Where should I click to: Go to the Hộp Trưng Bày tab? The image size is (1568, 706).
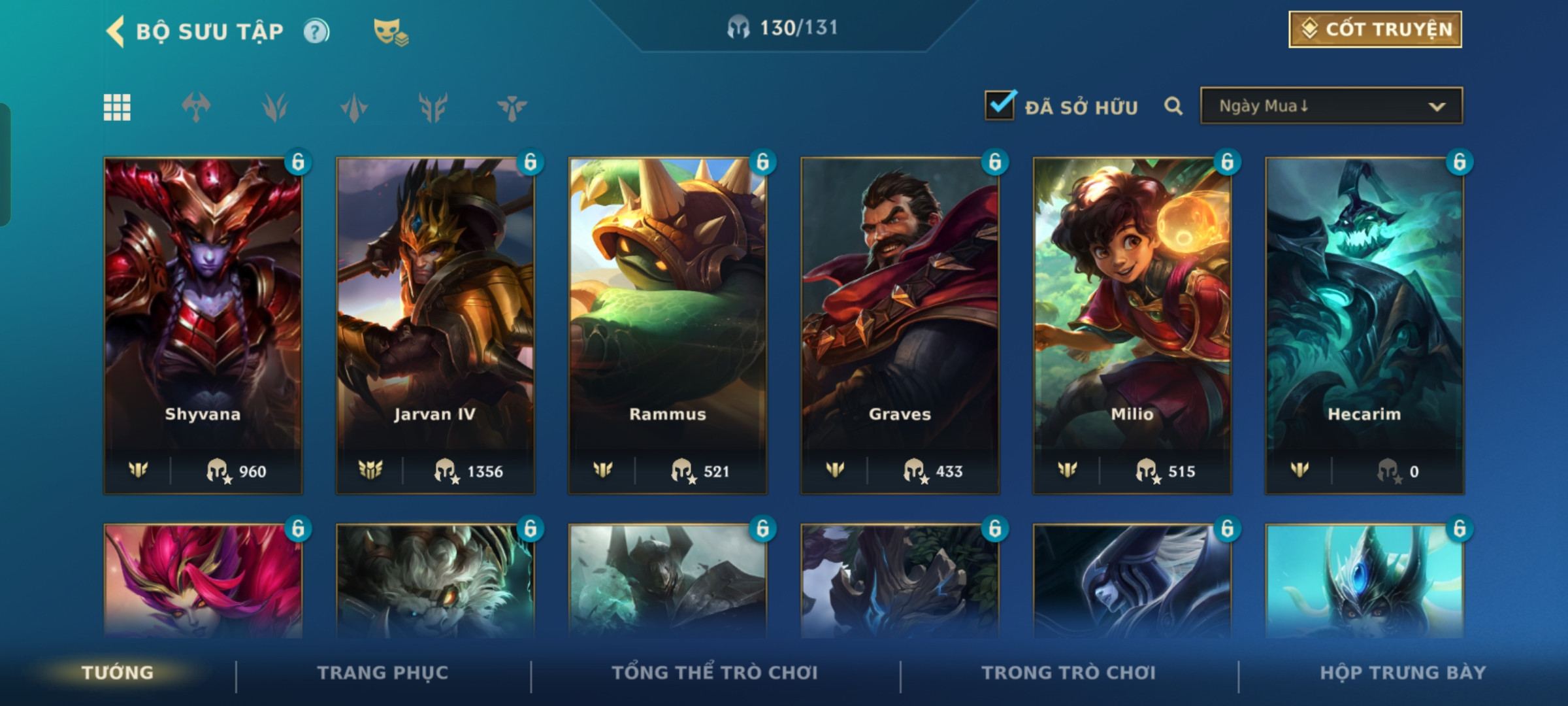pos(1403,673)
